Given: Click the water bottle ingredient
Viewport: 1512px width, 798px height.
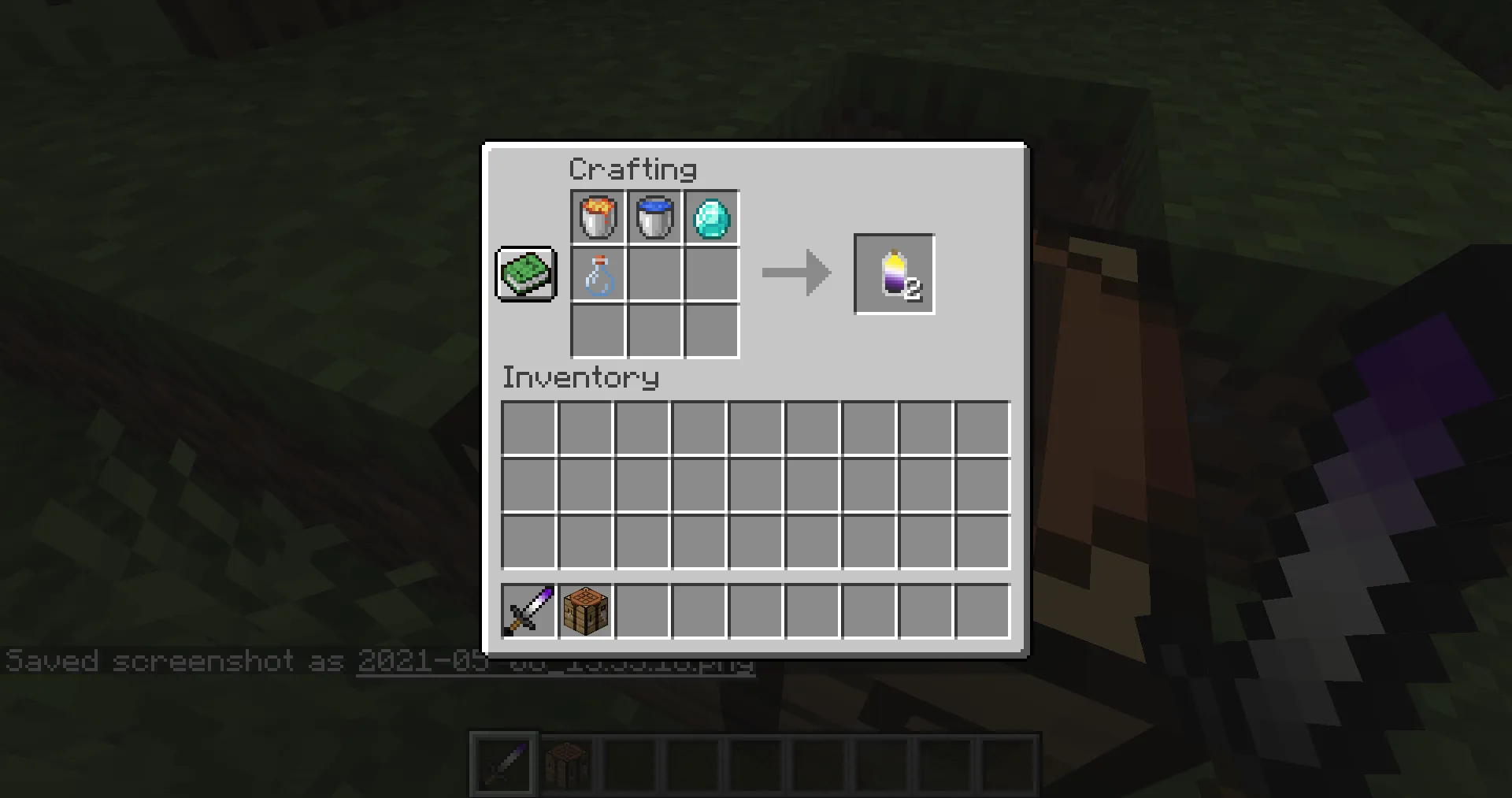Looking at the screenshot, I should (x=596, y=275).
